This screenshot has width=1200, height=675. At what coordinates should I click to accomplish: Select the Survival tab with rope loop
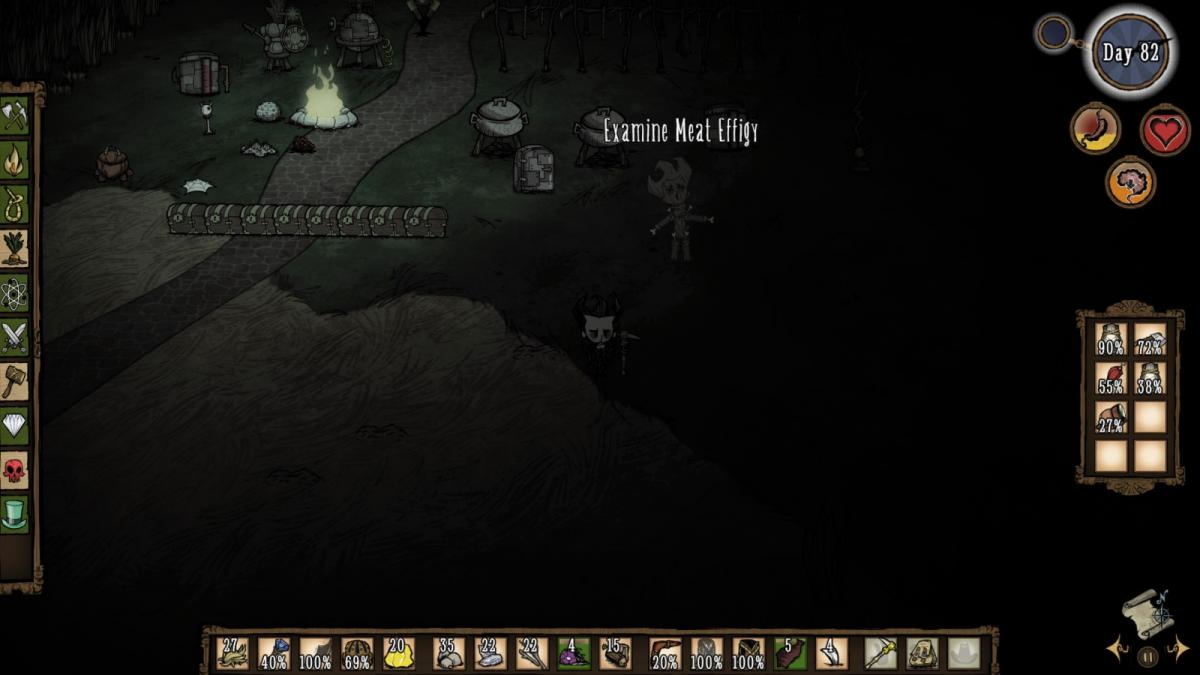pos(14,203)
